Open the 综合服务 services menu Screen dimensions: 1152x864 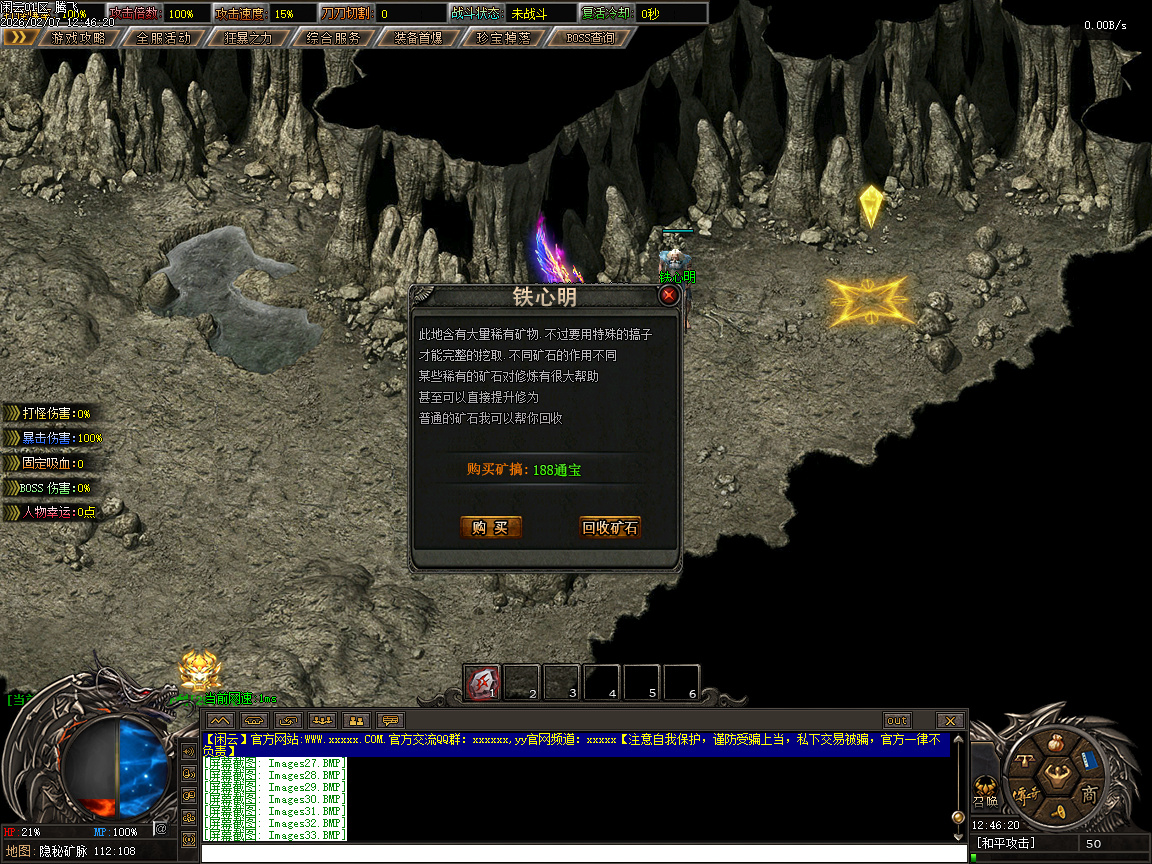(x=334, y=38)
